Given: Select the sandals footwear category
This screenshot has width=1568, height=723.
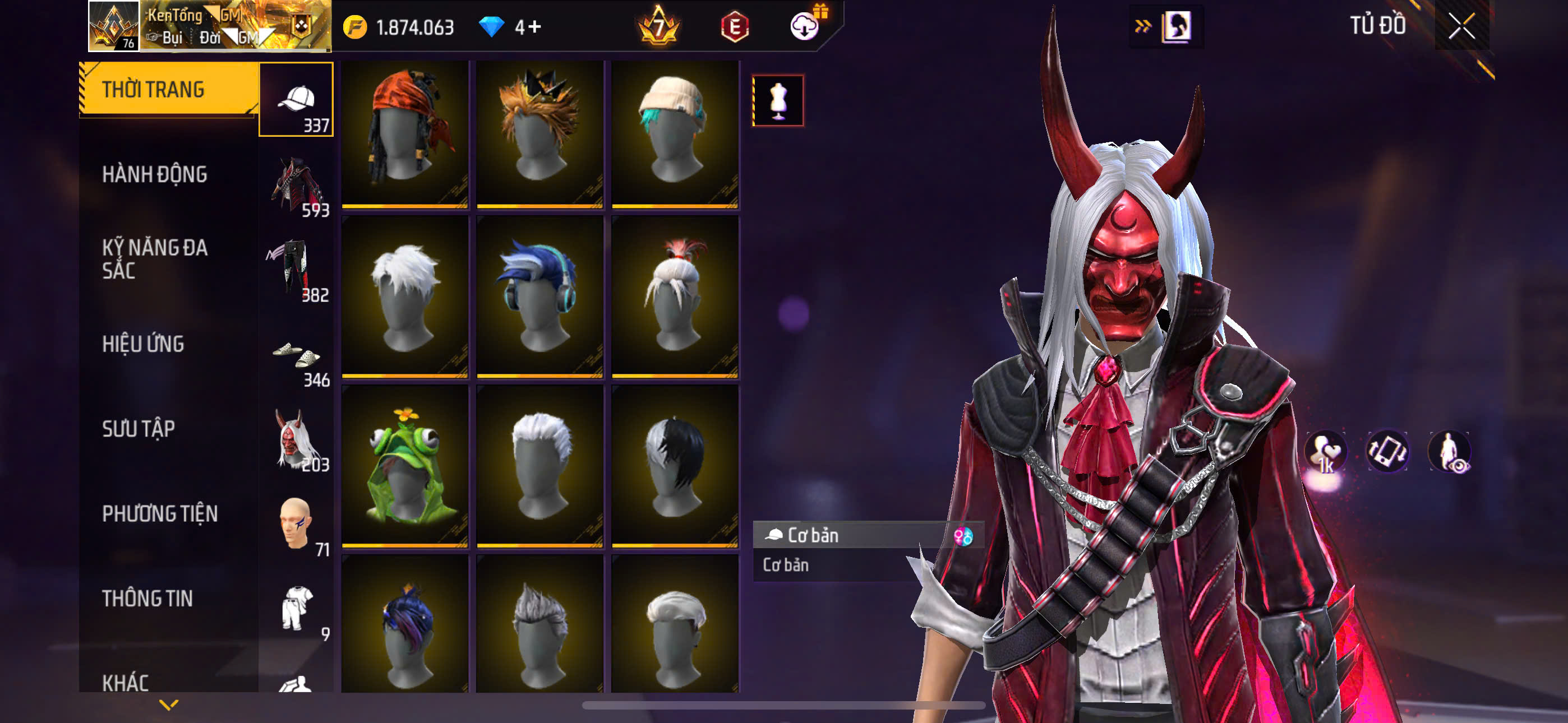Looking at the screenshot, I should tap(296, 355).
